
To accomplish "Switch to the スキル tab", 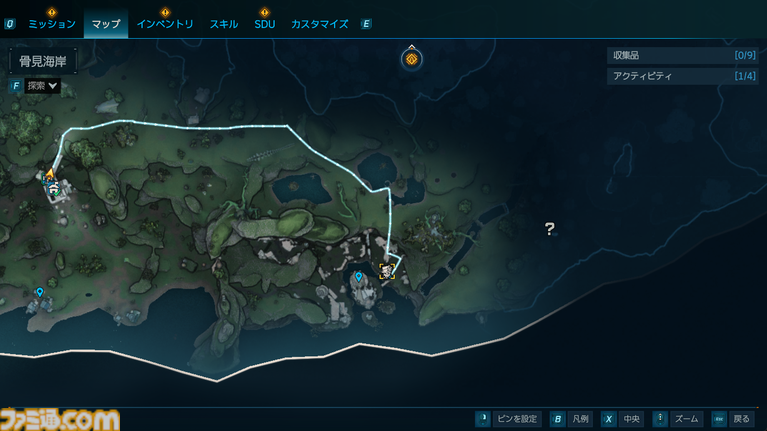I will coord(224,23).
